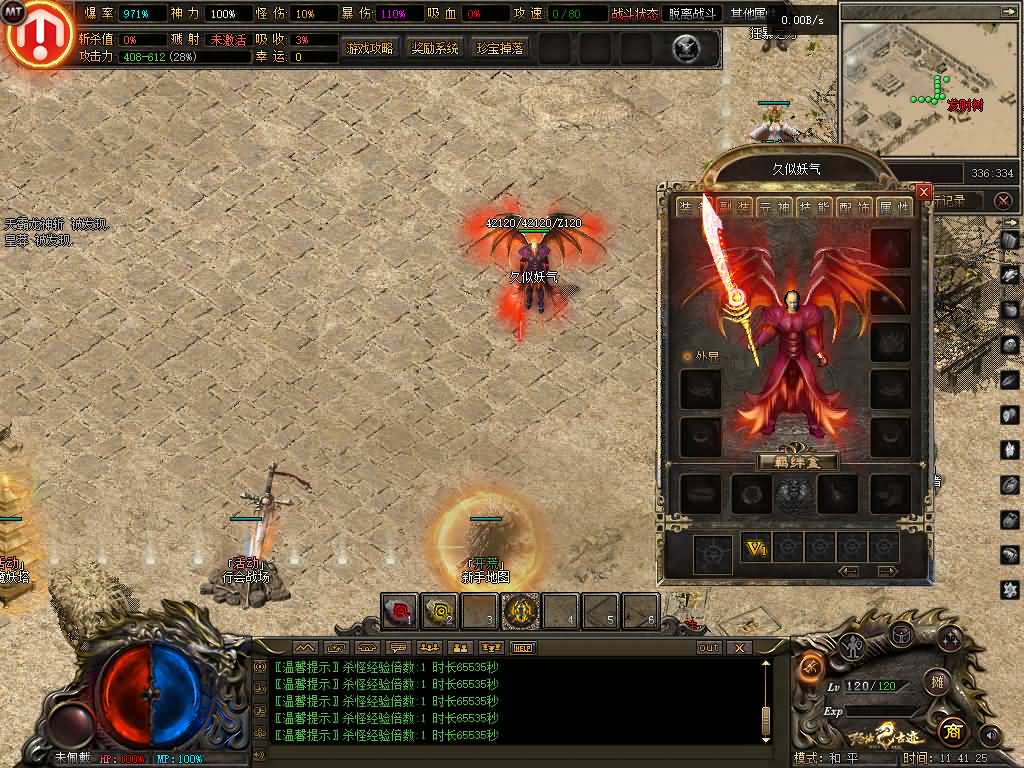Activate the golden emblem hotbar skill
The image size is (1024, 768).
tap(520, 610)
